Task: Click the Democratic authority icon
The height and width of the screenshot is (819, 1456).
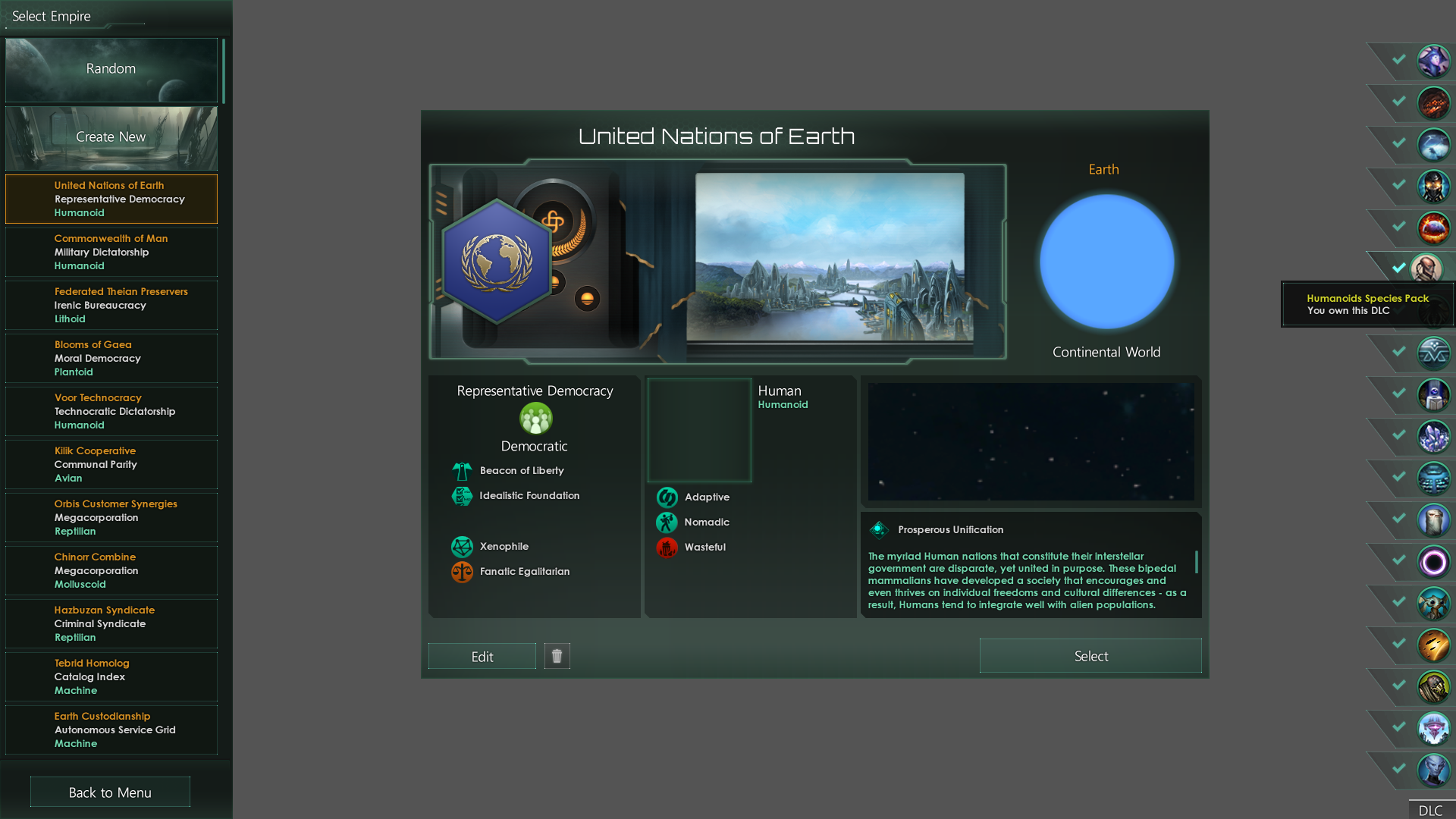Action: click(535, 420)
